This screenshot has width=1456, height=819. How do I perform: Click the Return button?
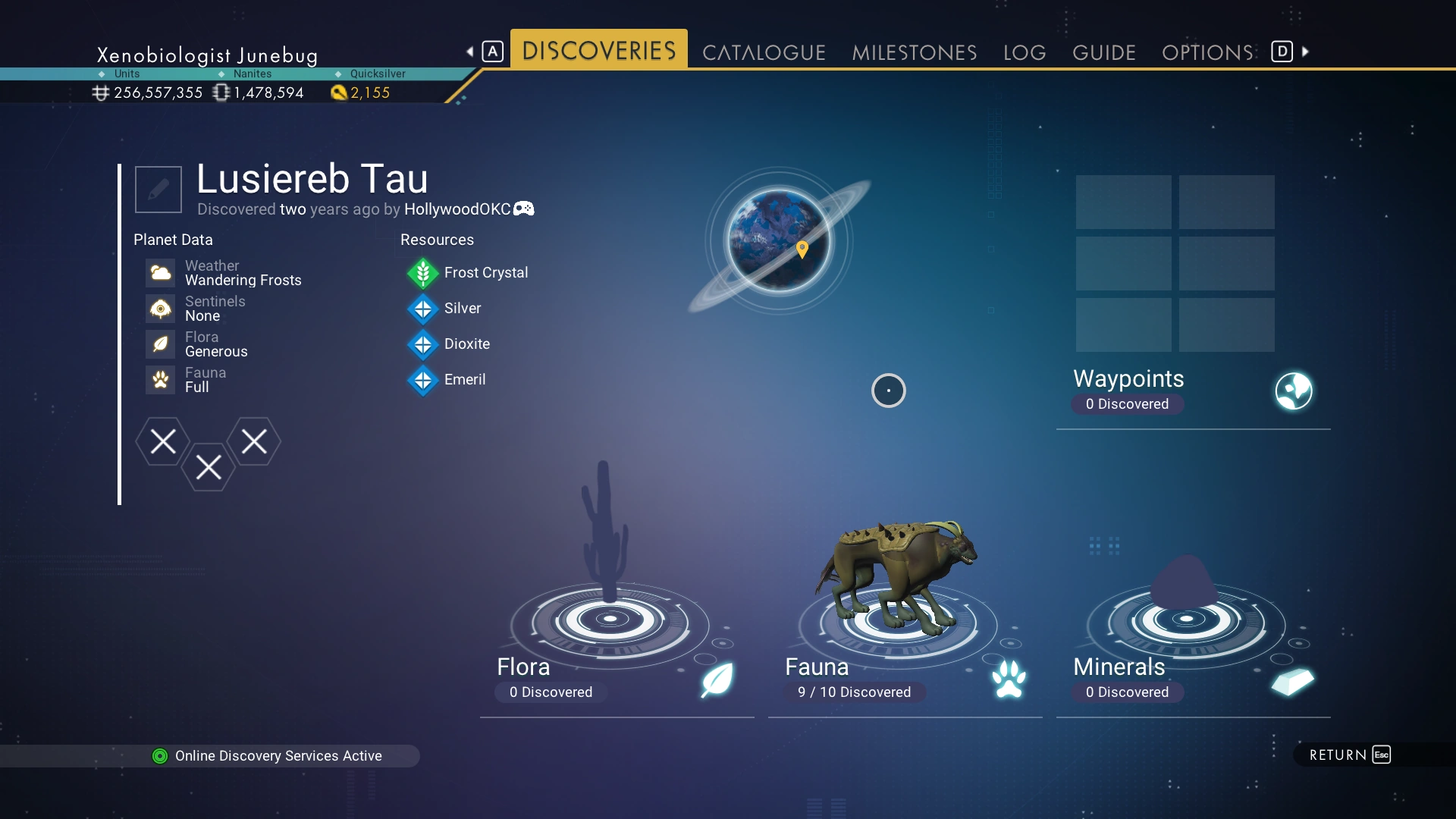pos(1349,755)
